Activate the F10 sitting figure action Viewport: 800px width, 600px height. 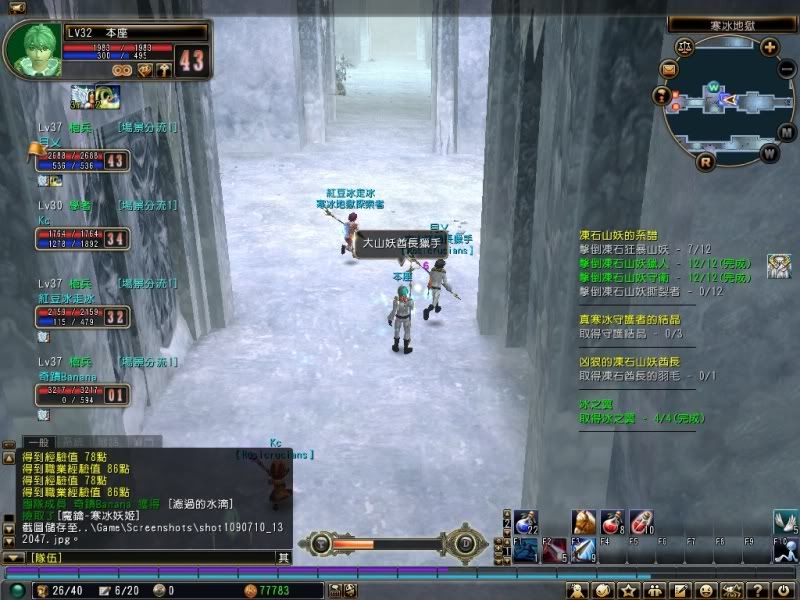pyautogui.click(x=787, y=549)
